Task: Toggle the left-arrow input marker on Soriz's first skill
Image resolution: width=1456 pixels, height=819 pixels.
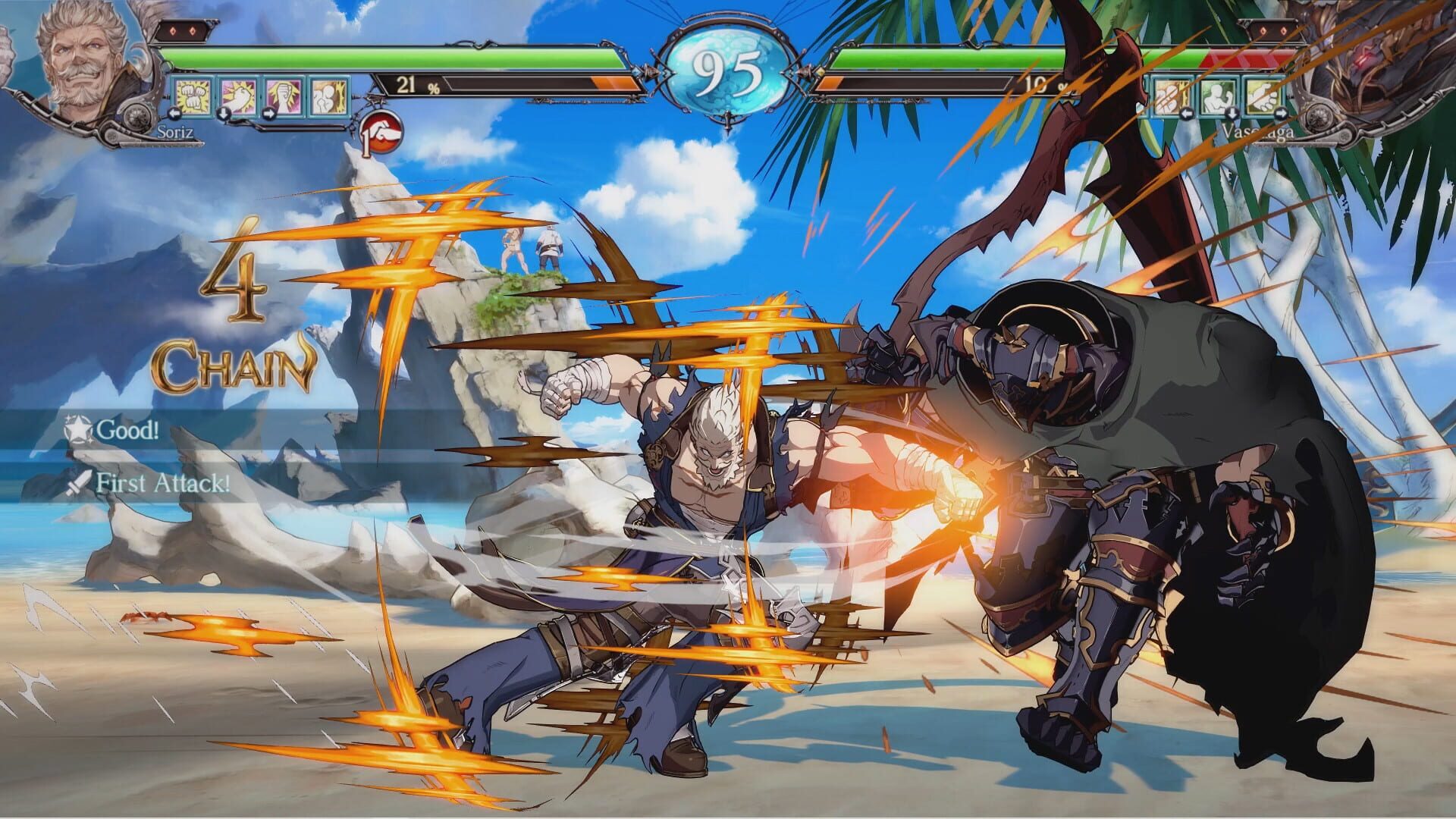Action: pos(174,114)
